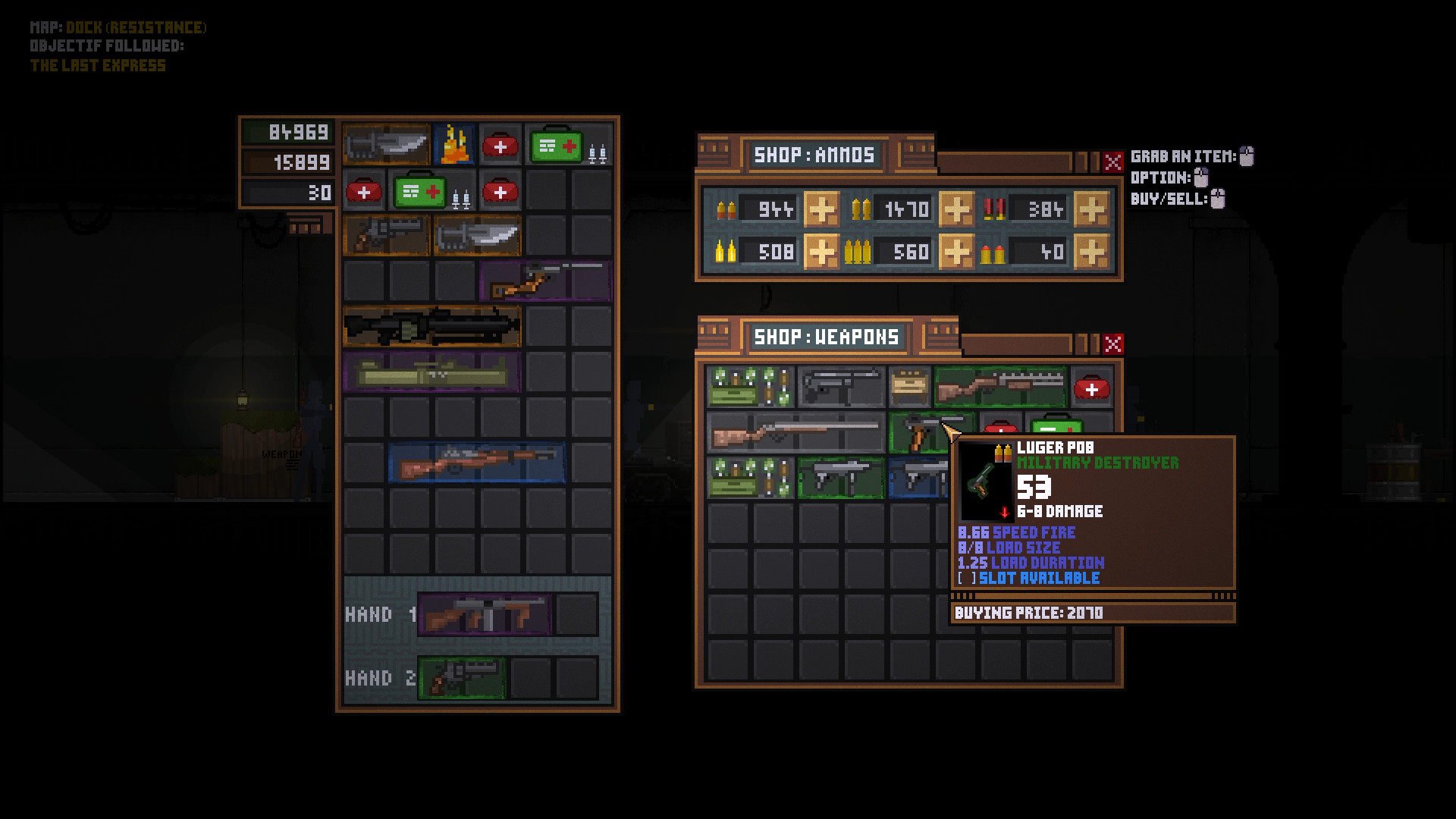Select the revolver equipped in Hand 2

pos(461,678)
